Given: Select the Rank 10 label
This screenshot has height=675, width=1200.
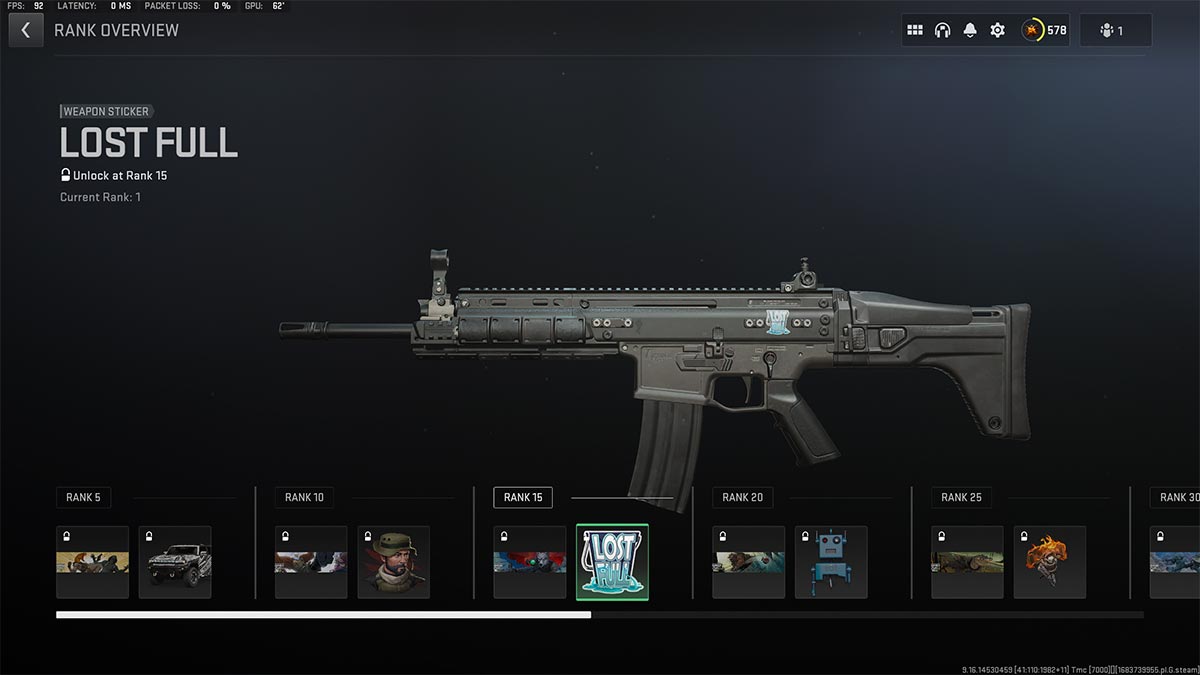Looking at the screenshot, I should coord(304,497).
